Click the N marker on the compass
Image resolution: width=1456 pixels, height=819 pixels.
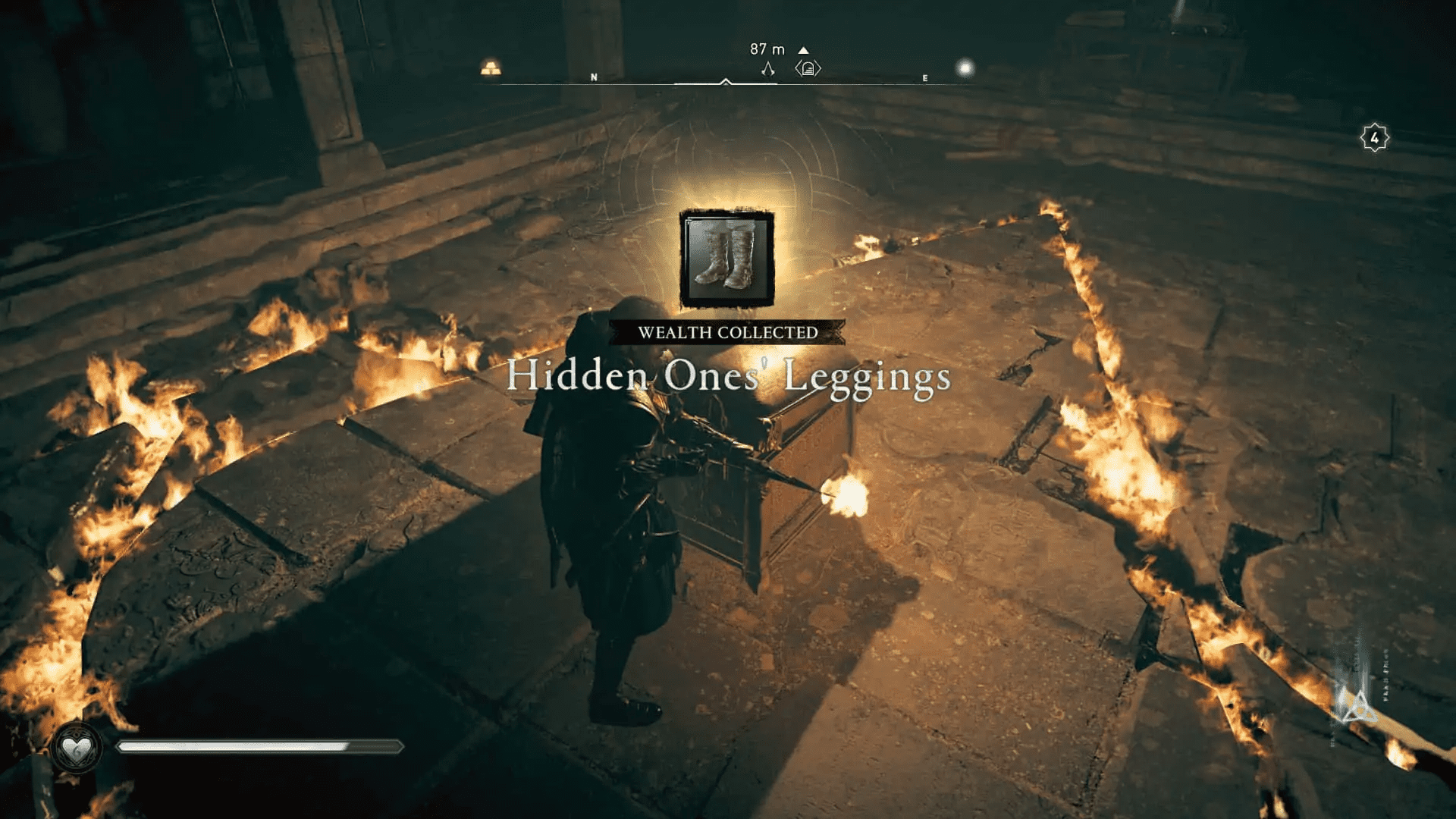[594, 77]
